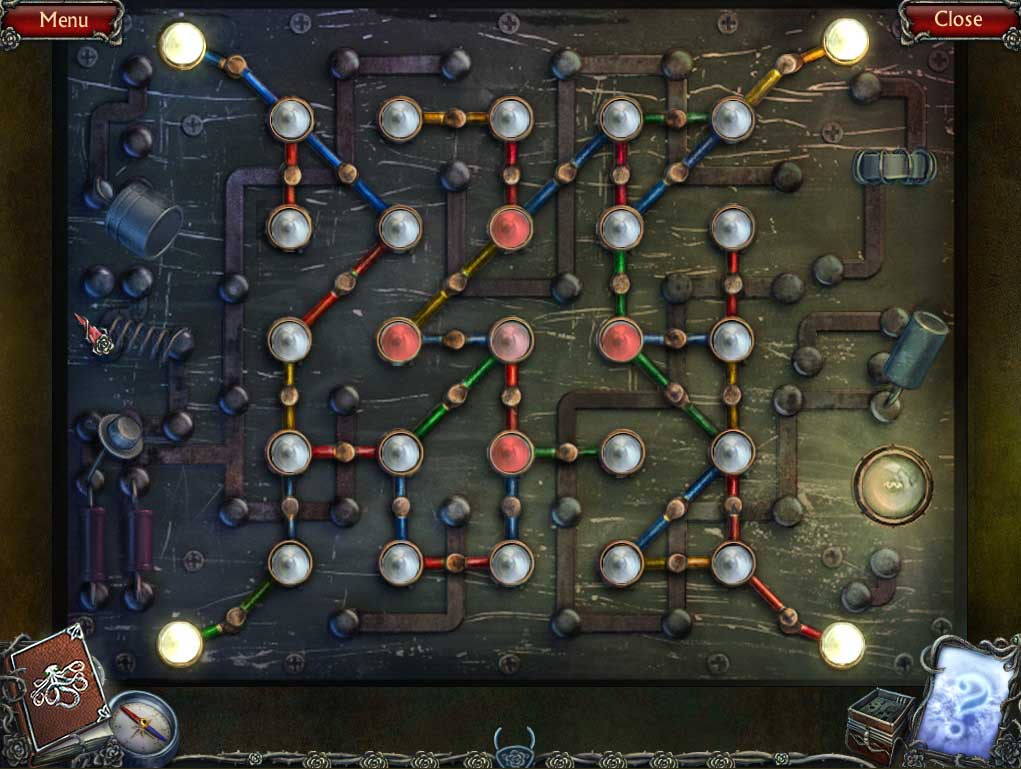This screenshot has height=769, width=1021.
Task: Open the Menu
Action: (62, 19)
